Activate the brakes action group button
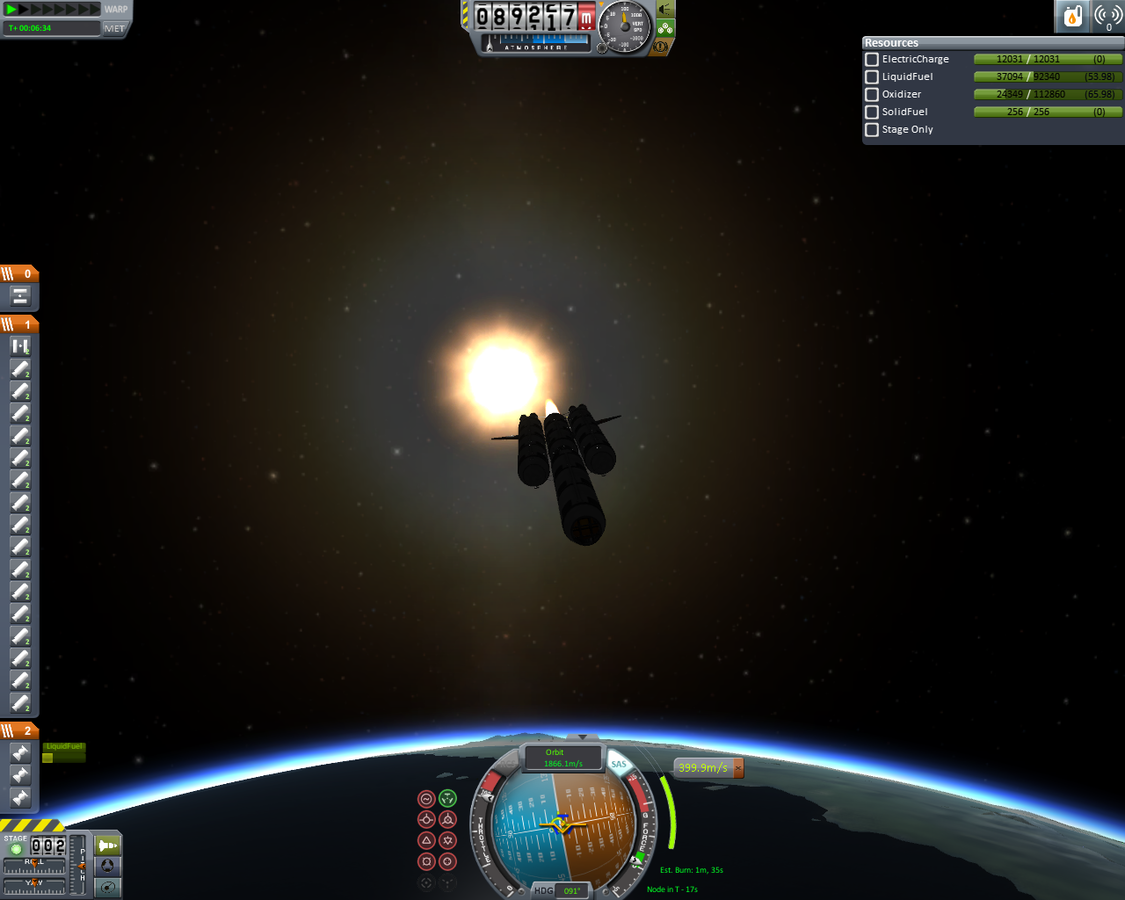 (x=661, y=47)
